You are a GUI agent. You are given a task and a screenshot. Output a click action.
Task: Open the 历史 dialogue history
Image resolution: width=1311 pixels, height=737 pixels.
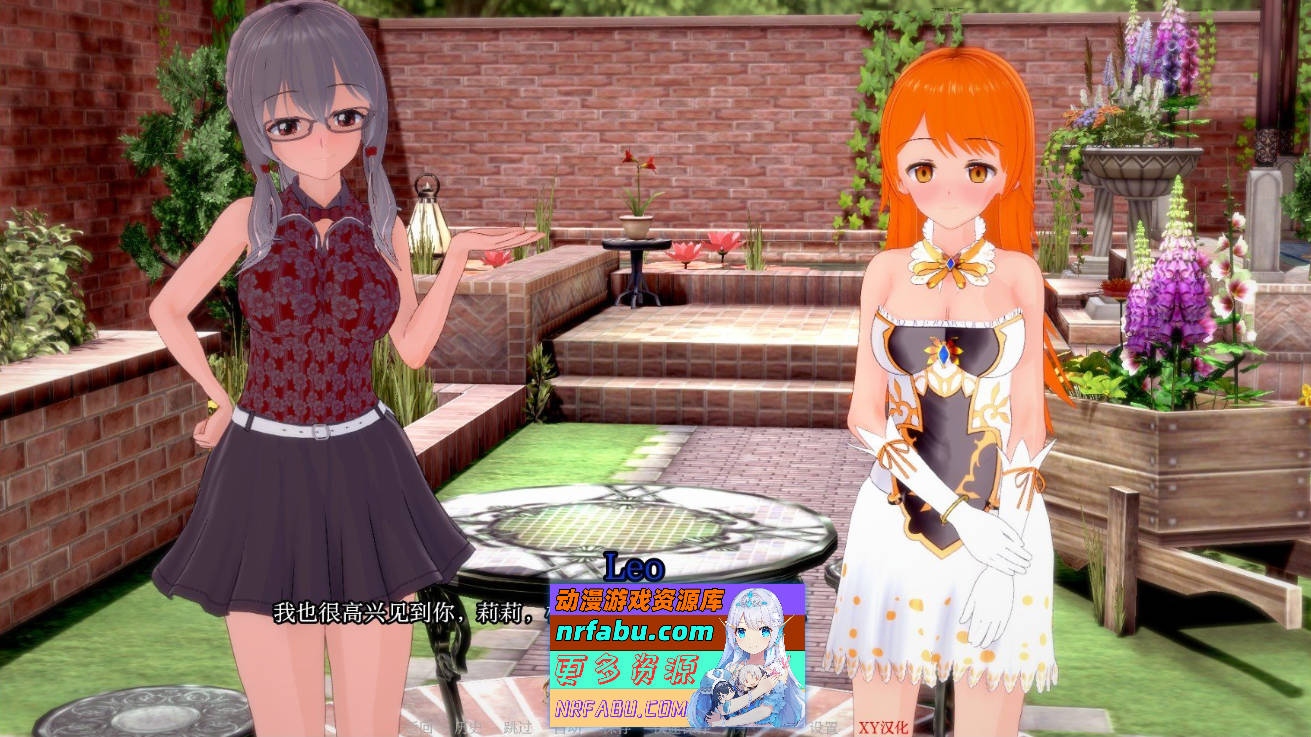pos(467,728)
